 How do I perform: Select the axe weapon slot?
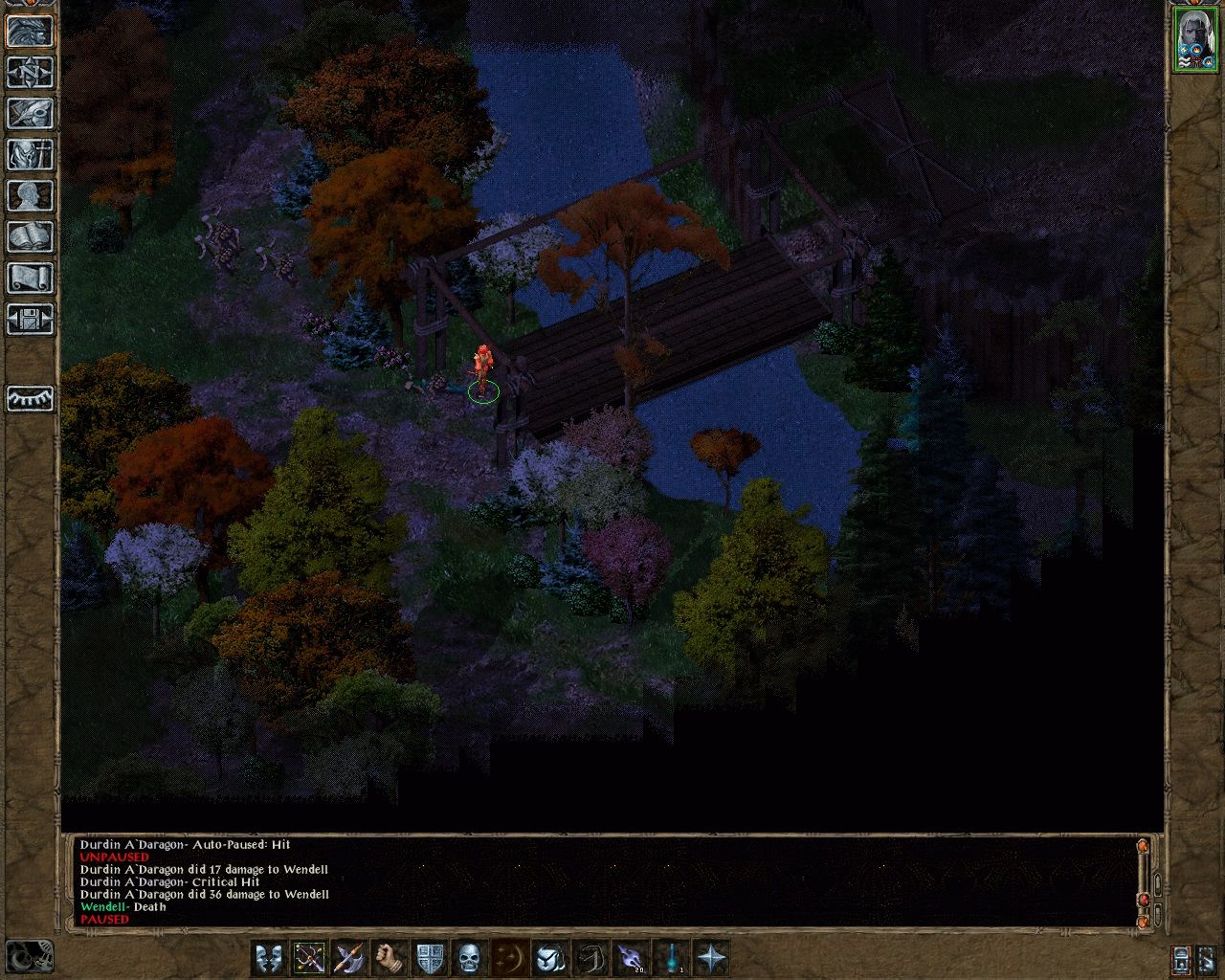pos(349,957)
